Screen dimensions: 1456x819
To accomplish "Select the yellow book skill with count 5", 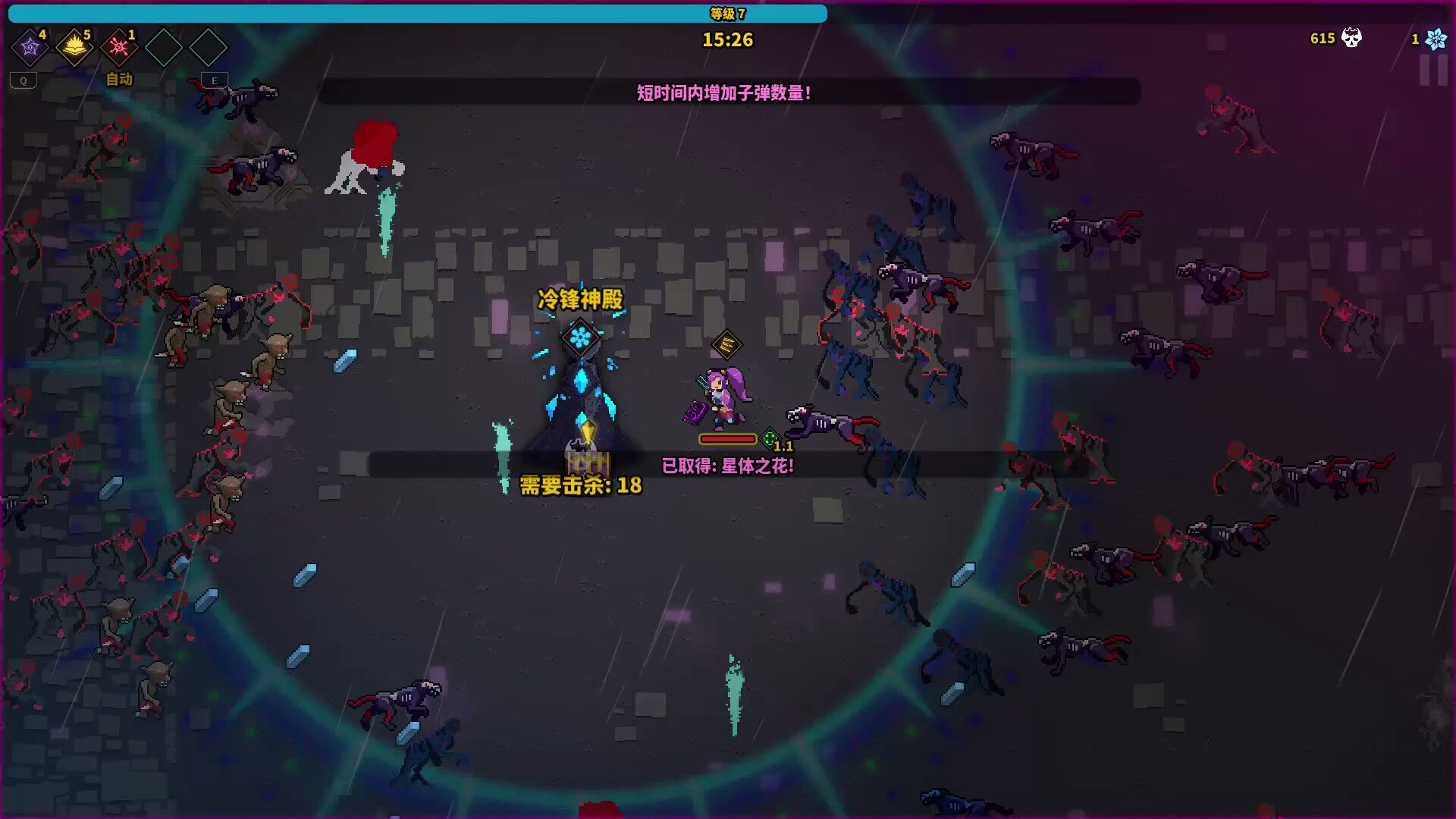I will 74,47.
